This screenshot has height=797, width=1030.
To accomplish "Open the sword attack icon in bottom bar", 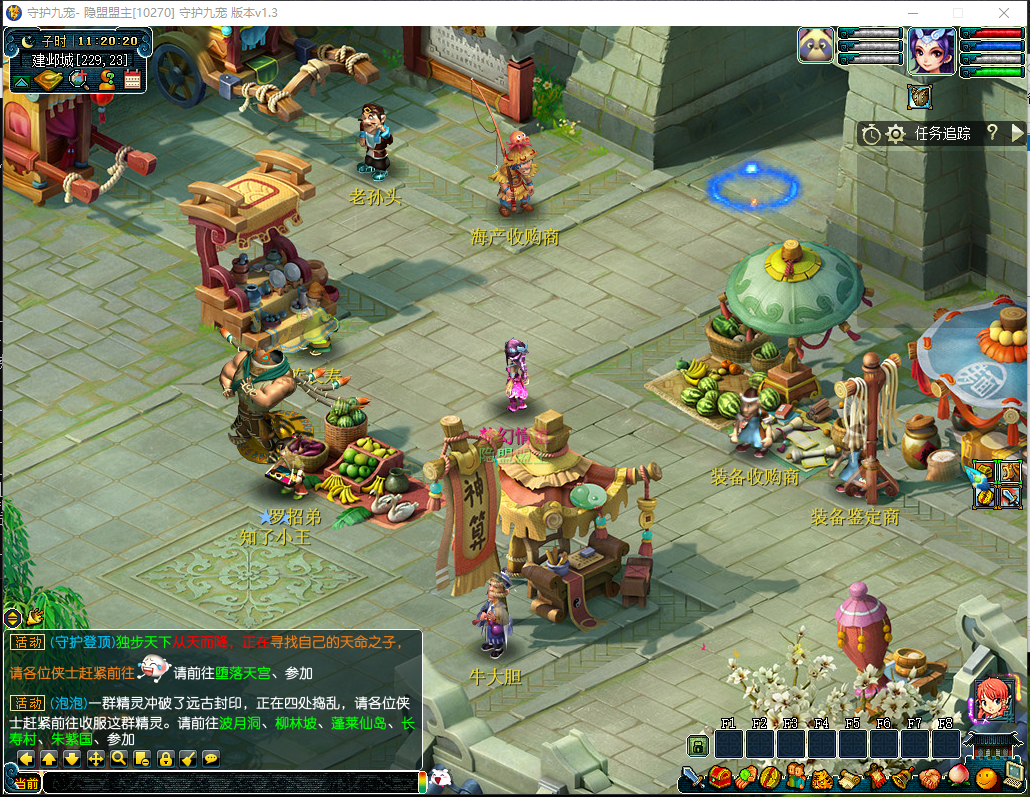I will 693,777.
